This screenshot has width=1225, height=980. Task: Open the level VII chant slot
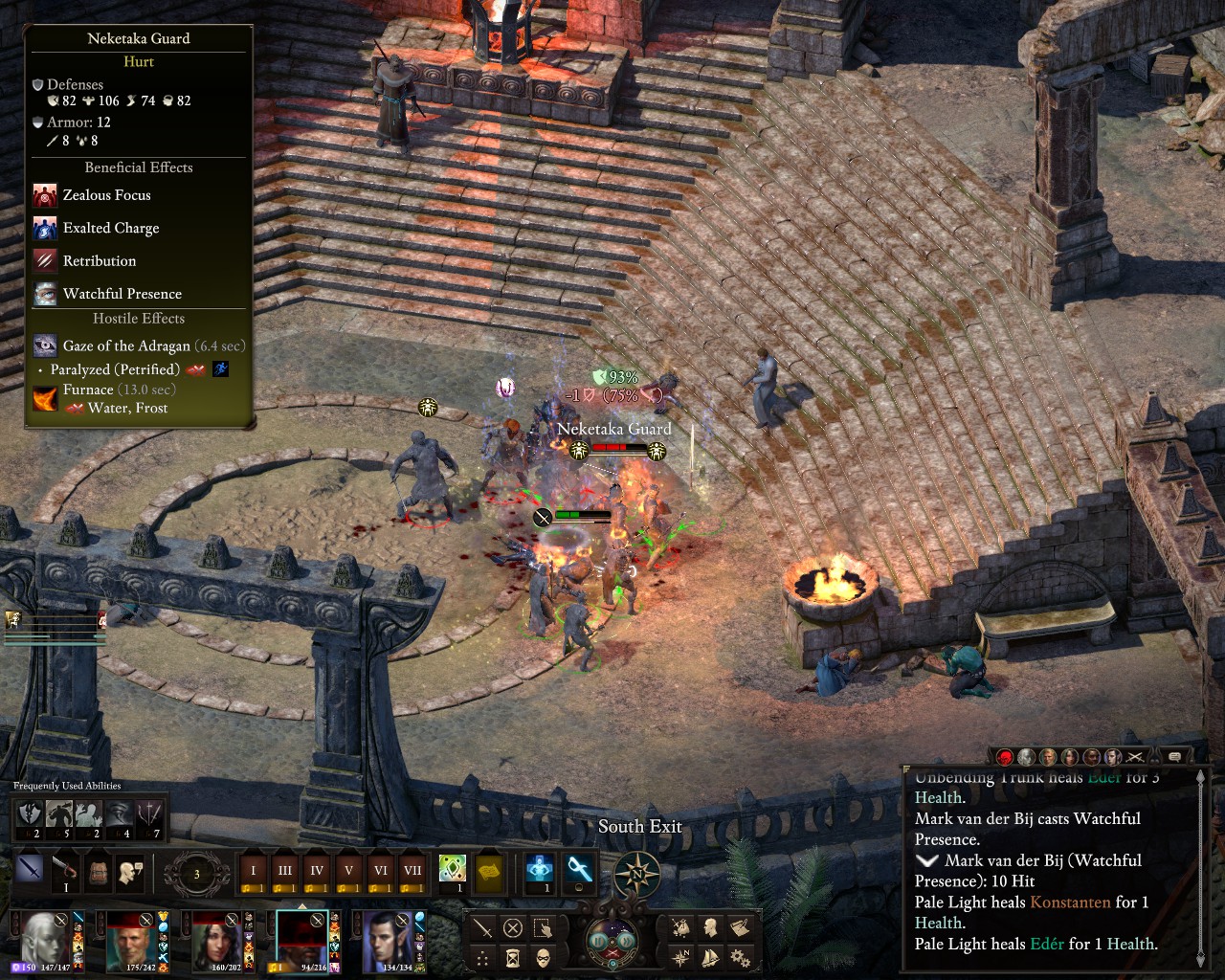(412, 871)
